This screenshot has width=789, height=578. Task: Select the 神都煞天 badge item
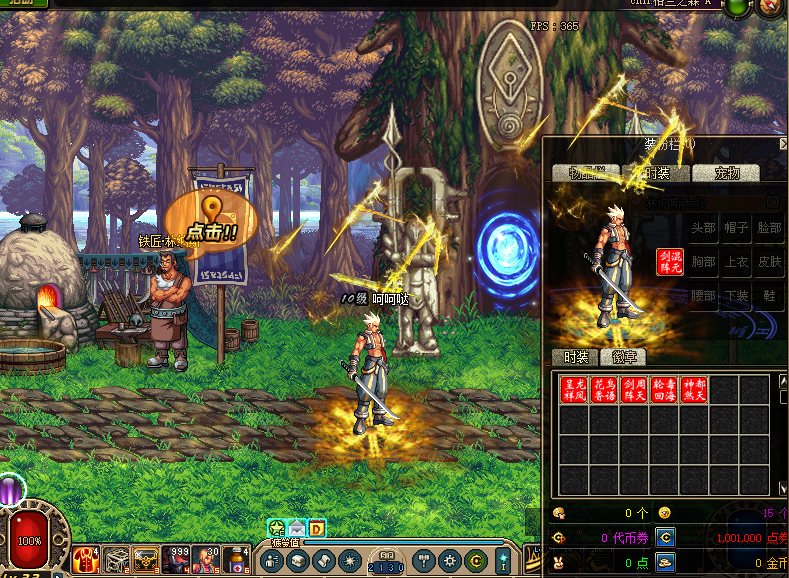694,390
